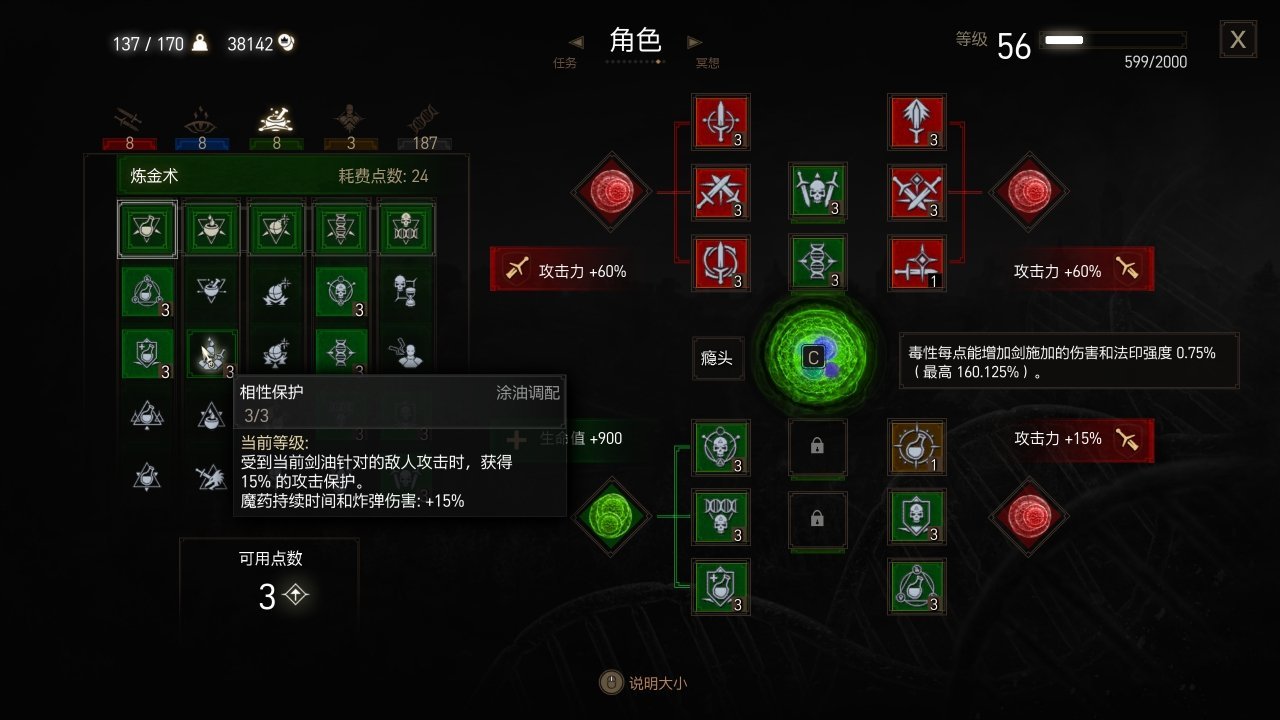Select the 相性保护 skill in alchemy grid
Viewport: 1280px width, 720px height.
pyautogui.click(x=211, y=353)
